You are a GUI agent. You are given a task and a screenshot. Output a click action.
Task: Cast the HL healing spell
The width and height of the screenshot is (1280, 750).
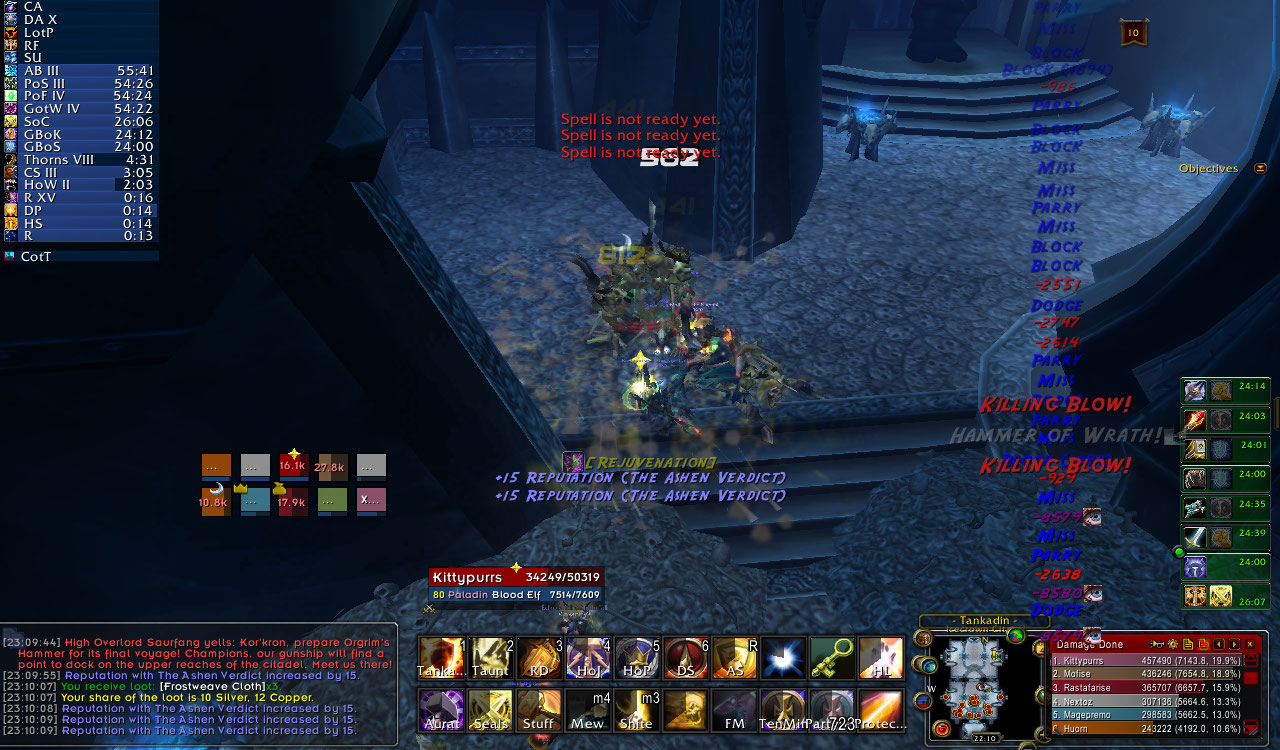point(881,658)
